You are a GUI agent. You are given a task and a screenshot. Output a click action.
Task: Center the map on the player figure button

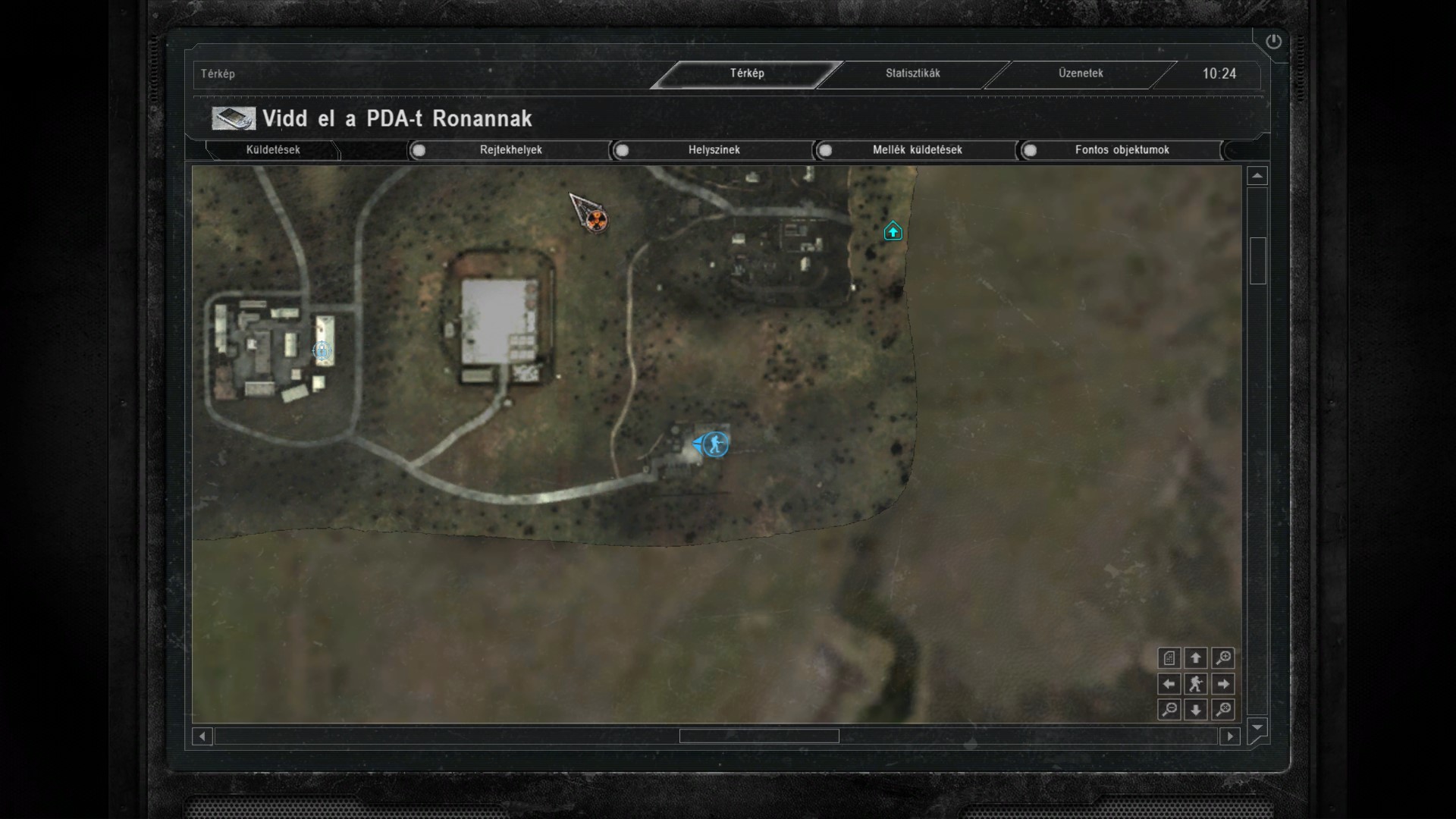[x=1196, y=684]
